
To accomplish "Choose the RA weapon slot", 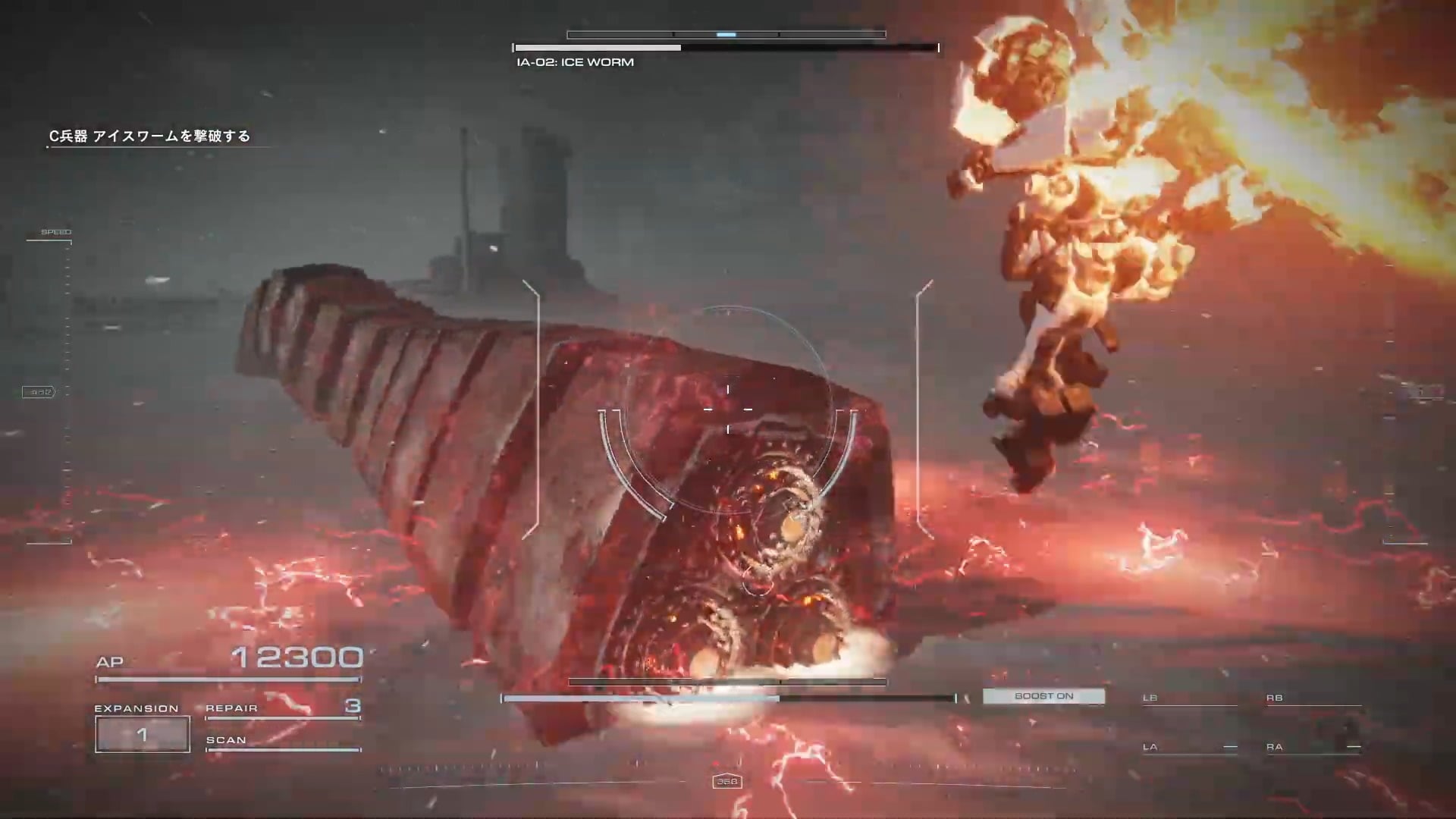I will [1313, 747].
